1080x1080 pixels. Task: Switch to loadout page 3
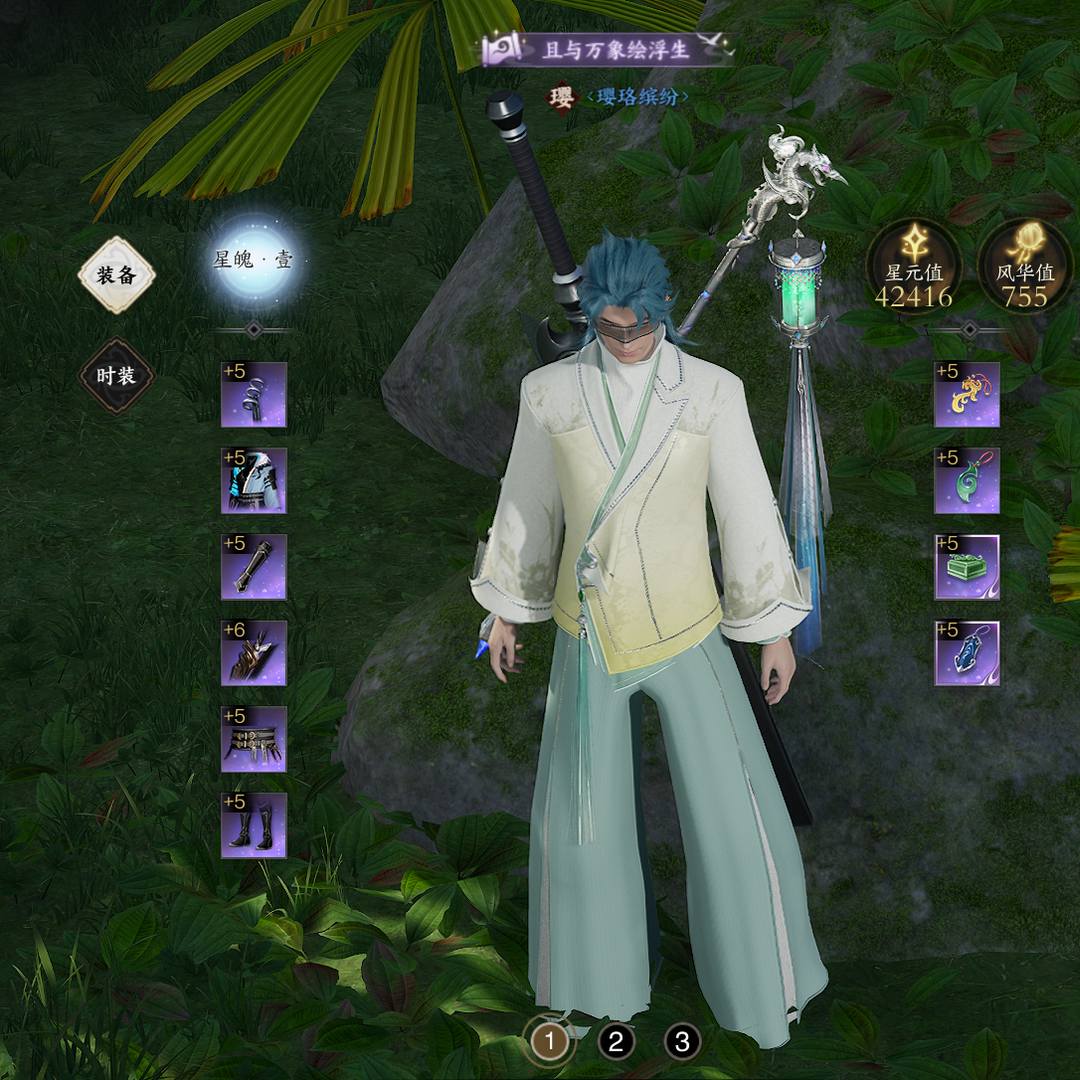coord(682,1042)
